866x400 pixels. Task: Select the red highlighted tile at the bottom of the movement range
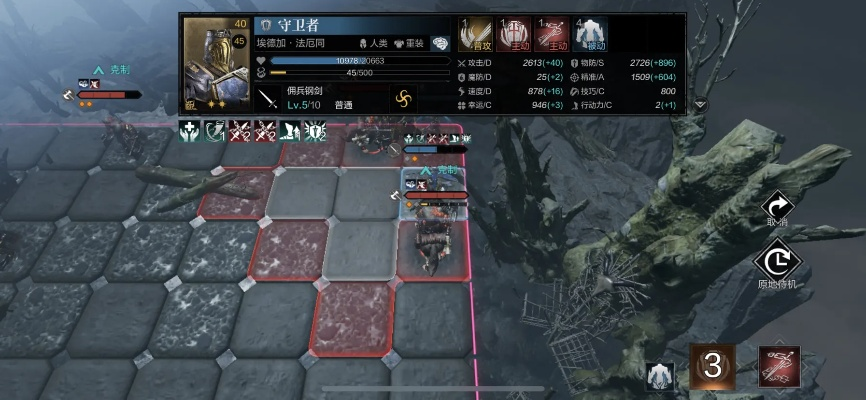coord(354,319)
